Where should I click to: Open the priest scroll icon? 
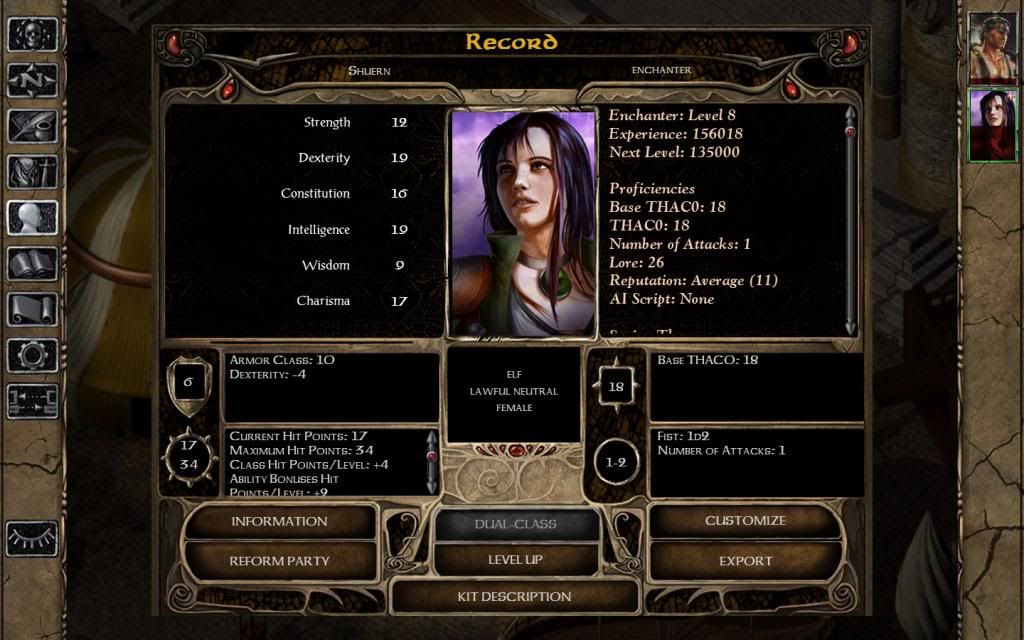[x=32, y=309]
